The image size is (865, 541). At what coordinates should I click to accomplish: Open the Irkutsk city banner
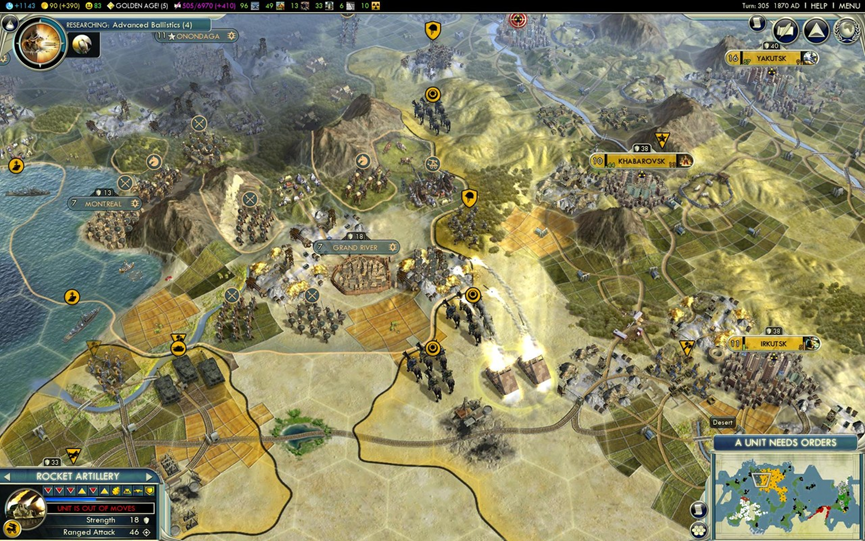pyautogui.click(x=773, y=344)
